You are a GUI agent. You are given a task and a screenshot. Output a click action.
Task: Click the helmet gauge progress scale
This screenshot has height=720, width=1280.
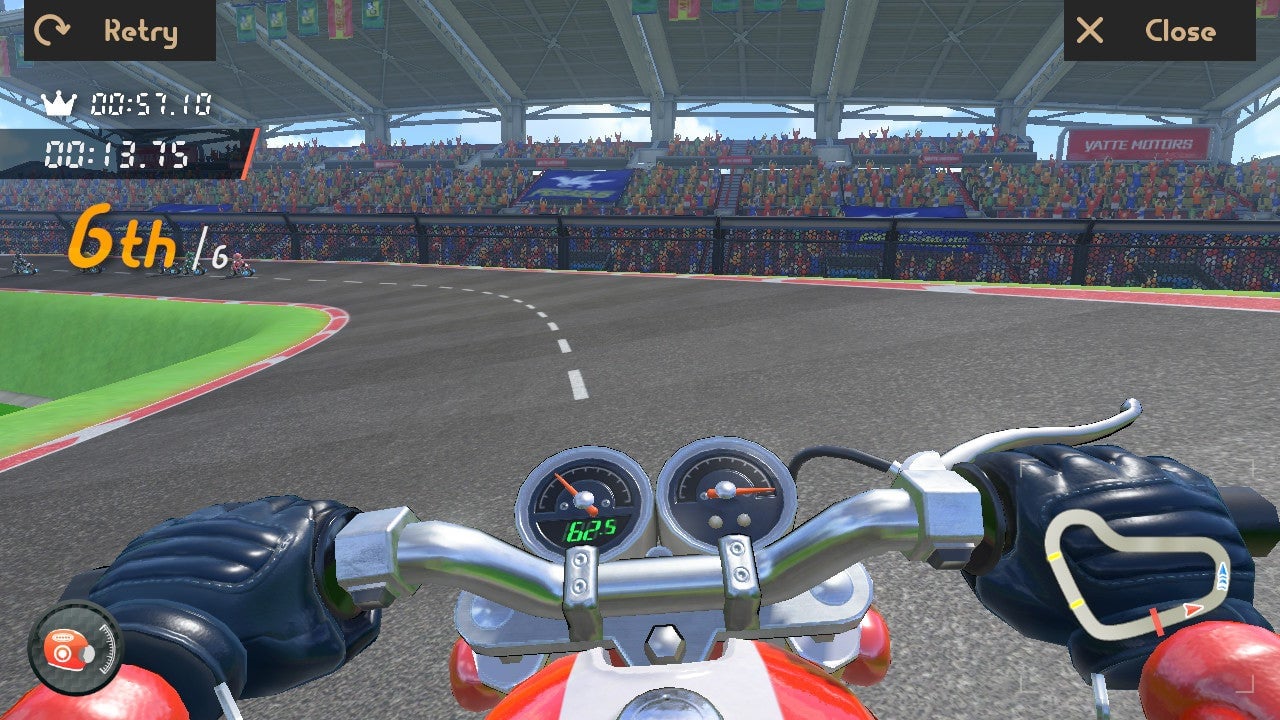tap(108, 648)
